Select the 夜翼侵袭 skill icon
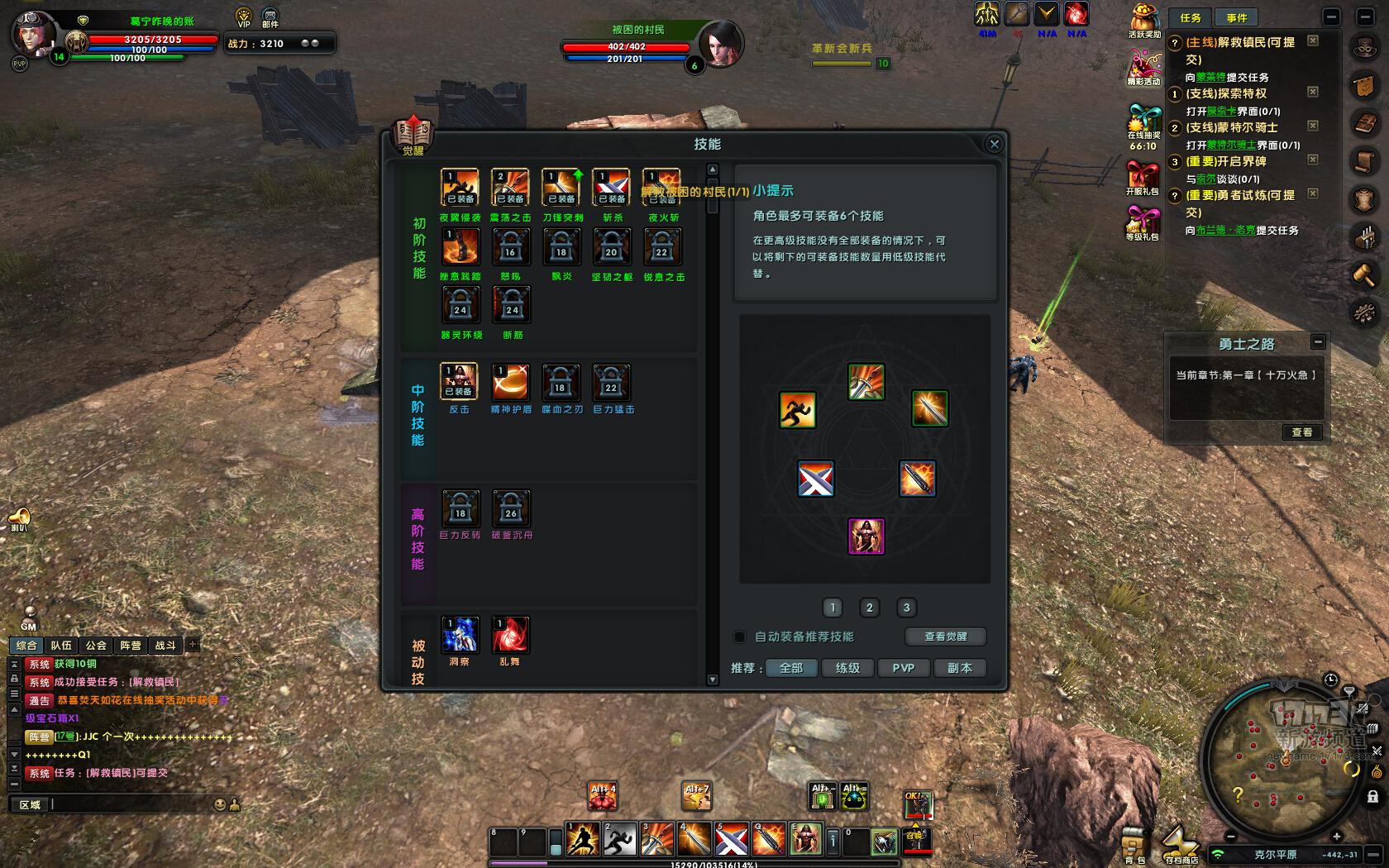Image resolution: width=1389 pixels, height=868 pixels. (x=461, y=188)
